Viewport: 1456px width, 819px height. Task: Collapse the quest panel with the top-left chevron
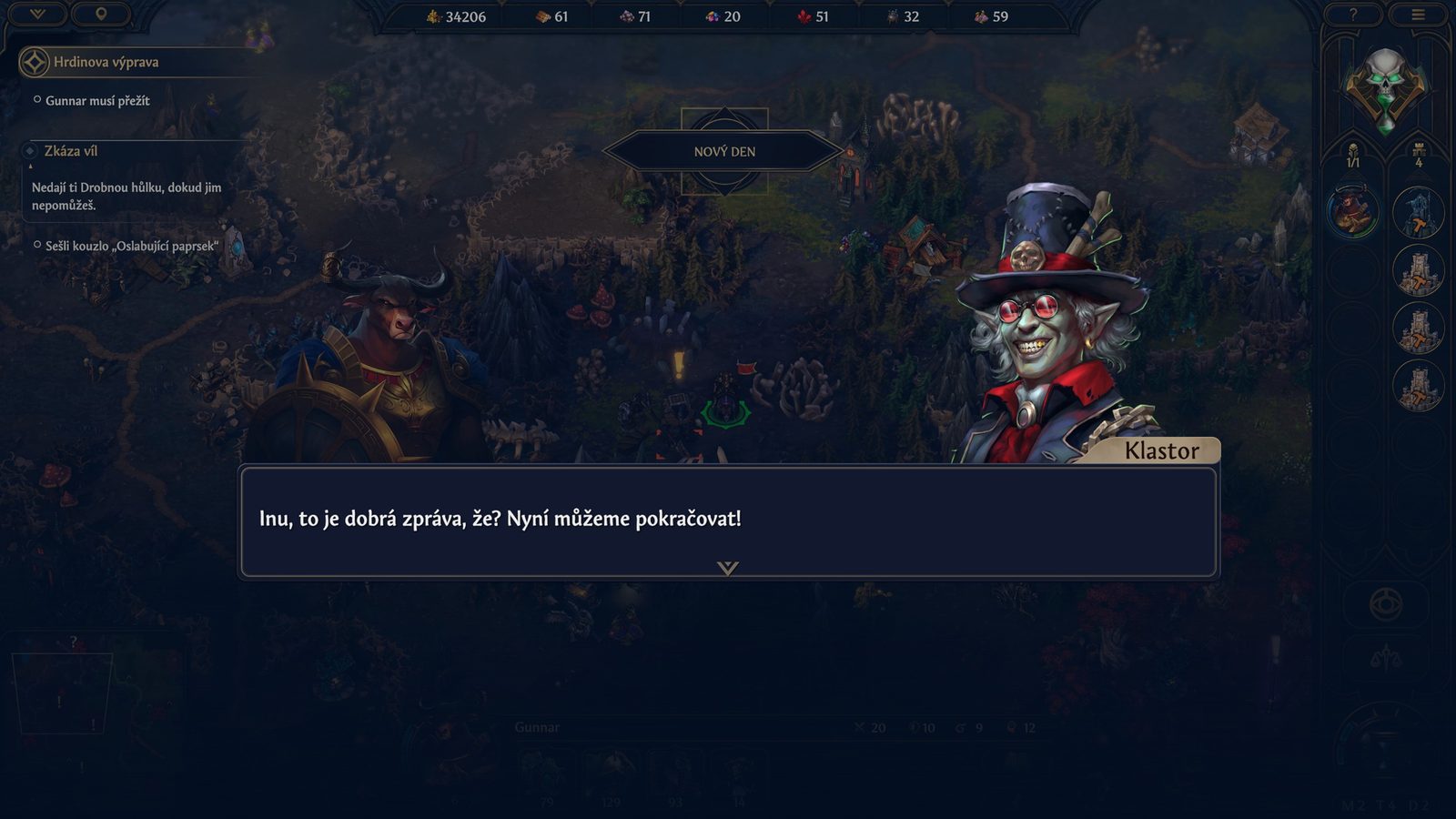coord(38,15)
